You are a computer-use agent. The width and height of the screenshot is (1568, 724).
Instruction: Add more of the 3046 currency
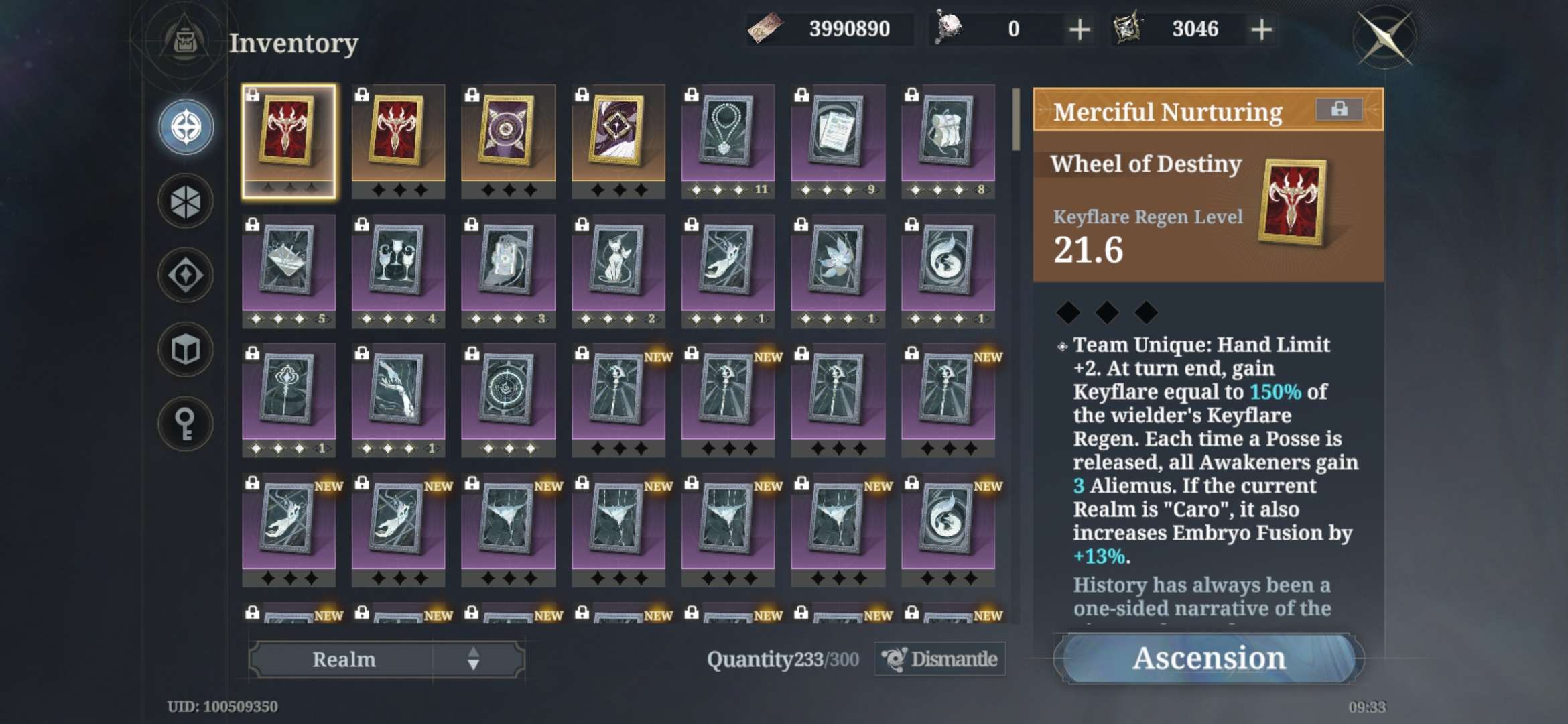1262,29
